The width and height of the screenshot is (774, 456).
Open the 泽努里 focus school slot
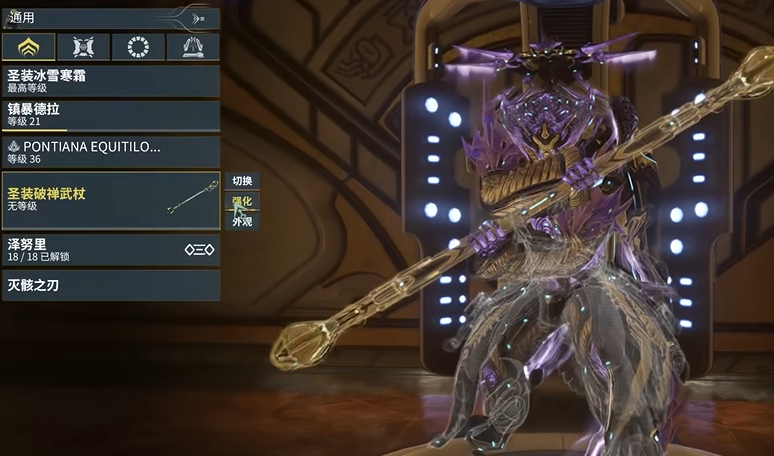[x=110, y=249]
